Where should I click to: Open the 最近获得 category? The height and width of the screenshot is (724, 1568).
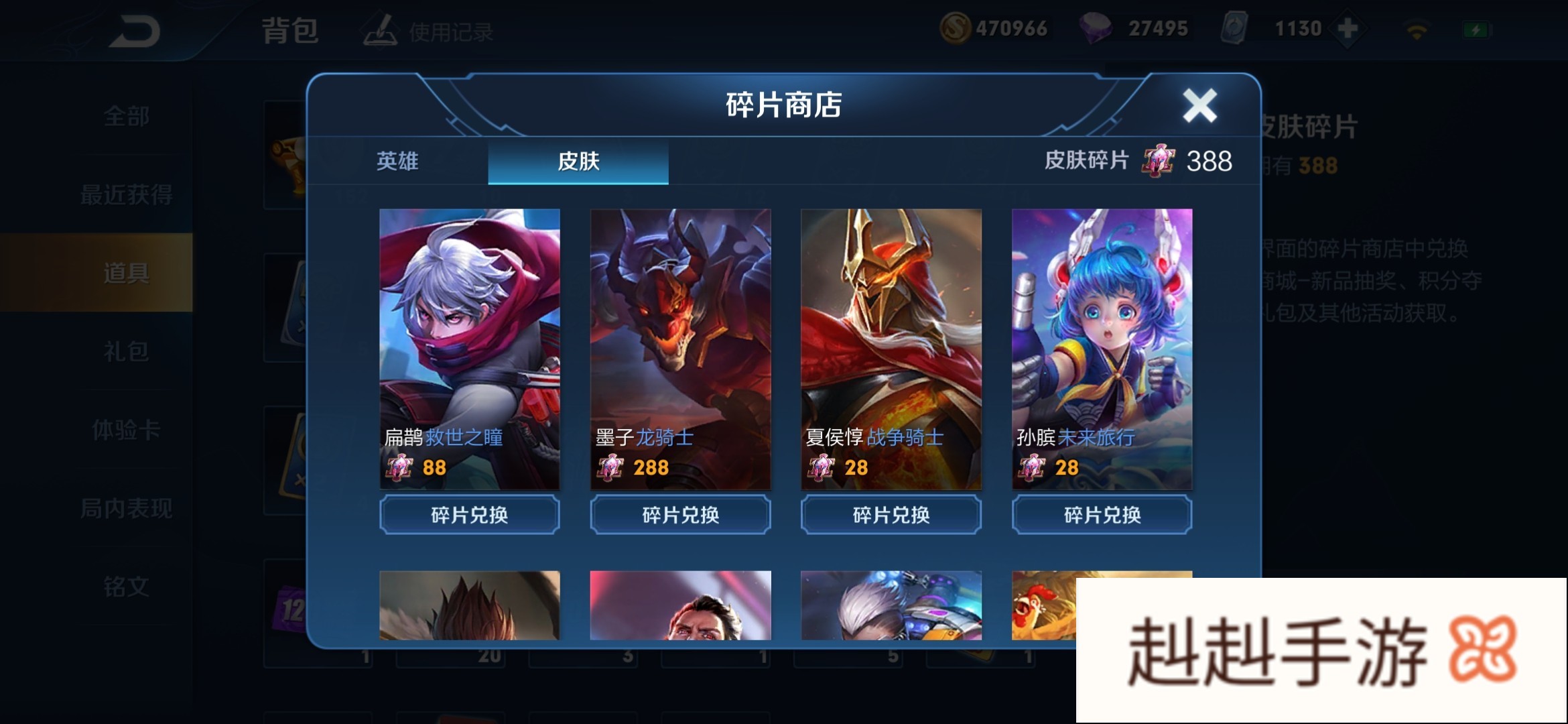click(x=126, y=195)
